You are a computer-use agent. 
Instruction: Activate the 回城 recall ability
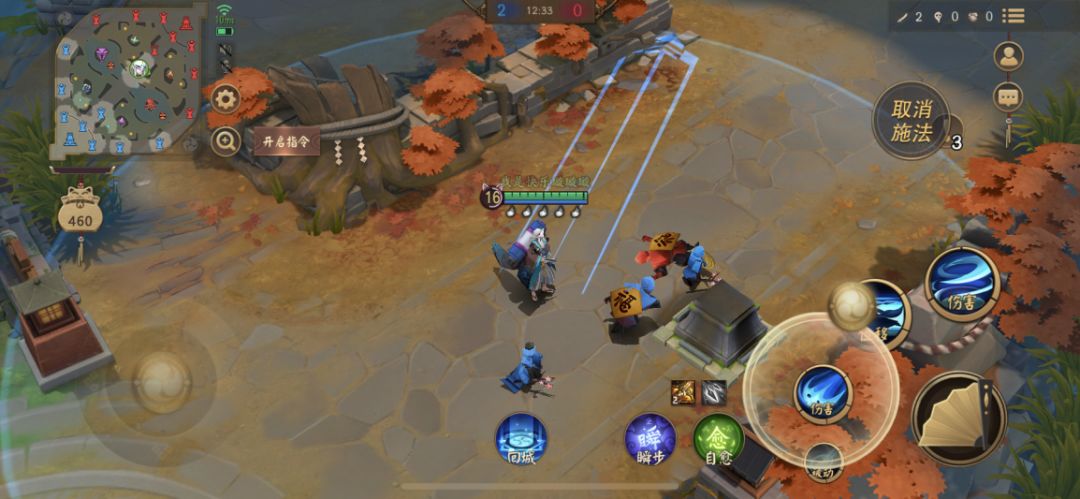click(521, 439)
